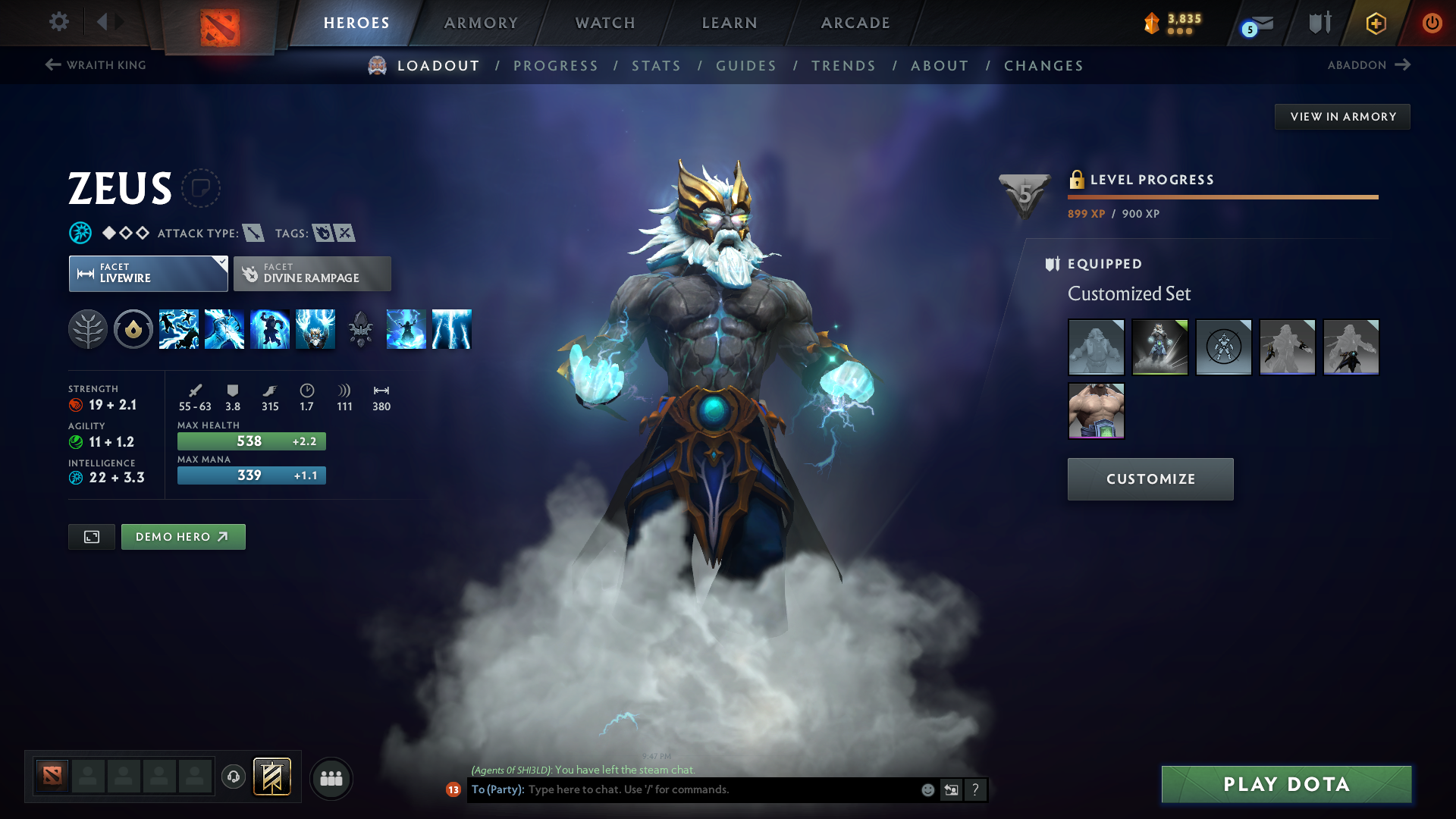View the Heavenly Jump ability icon
The height and width of the screenshot is (819, 1456).
click(270, 329)
